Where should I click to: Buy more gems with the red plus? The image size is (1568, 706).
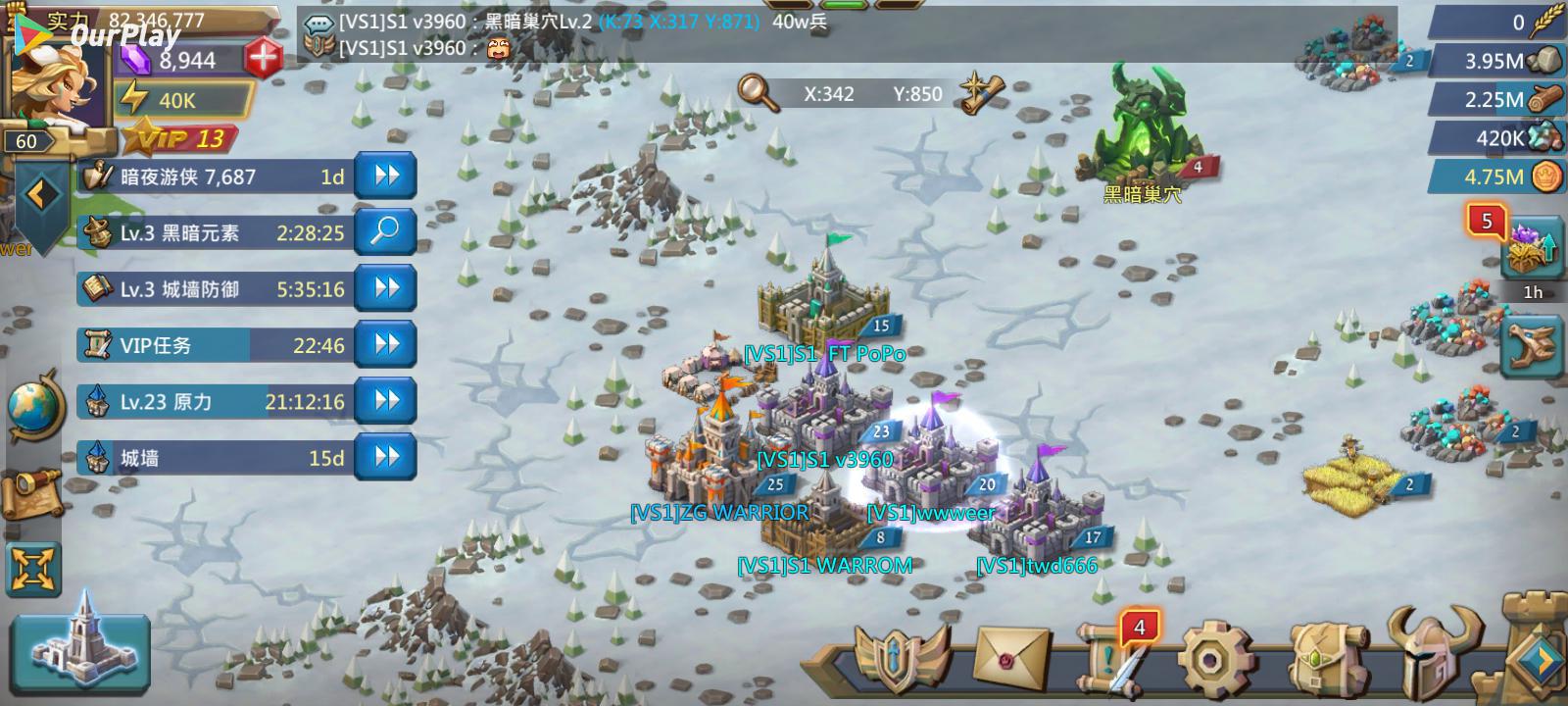263,59
